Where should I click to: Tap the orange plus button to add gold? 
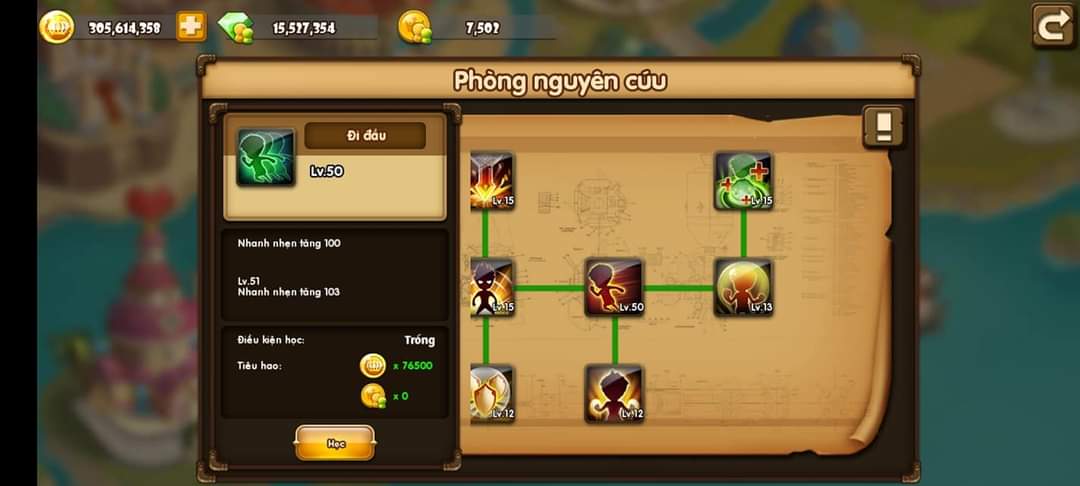191,27
